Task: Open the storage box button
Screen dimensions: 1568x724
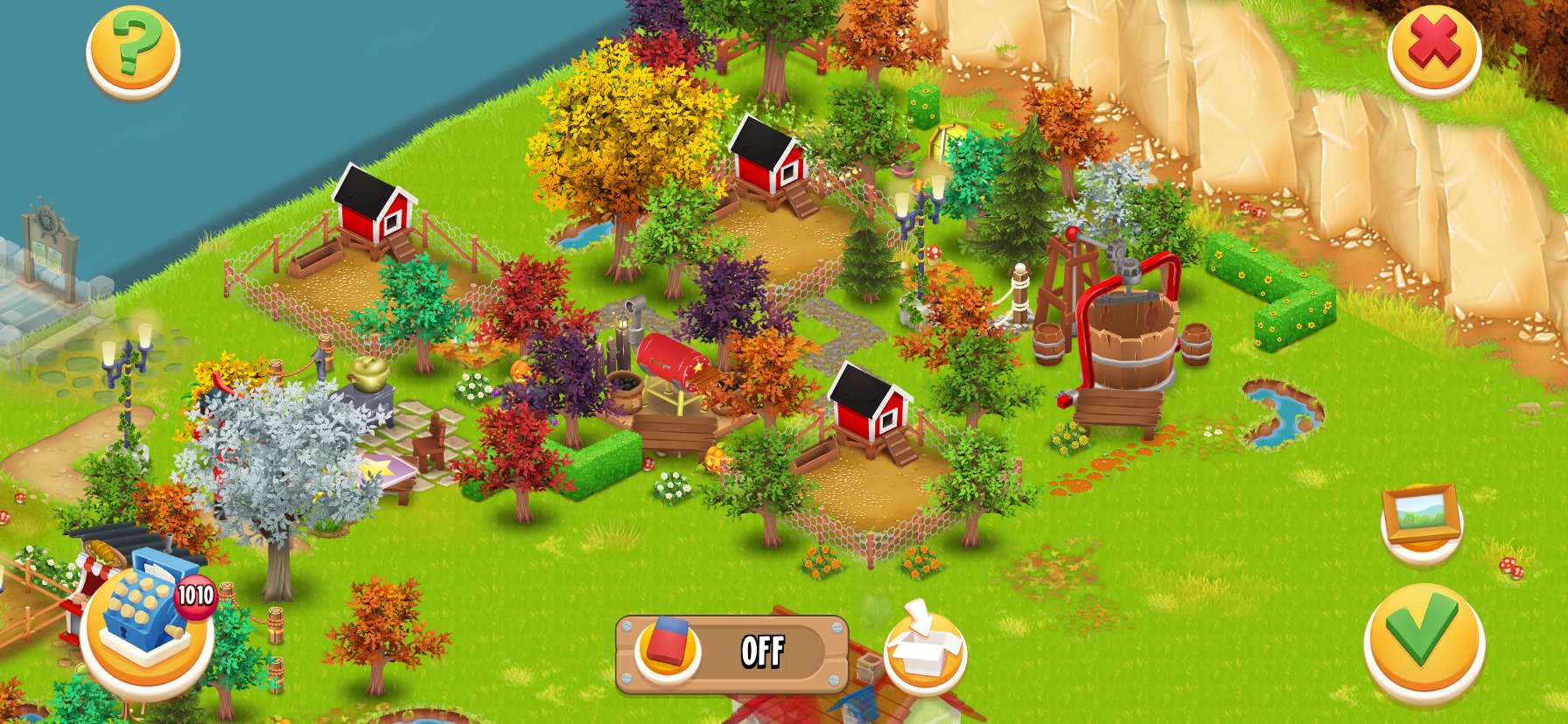Action: click(924, 648)
